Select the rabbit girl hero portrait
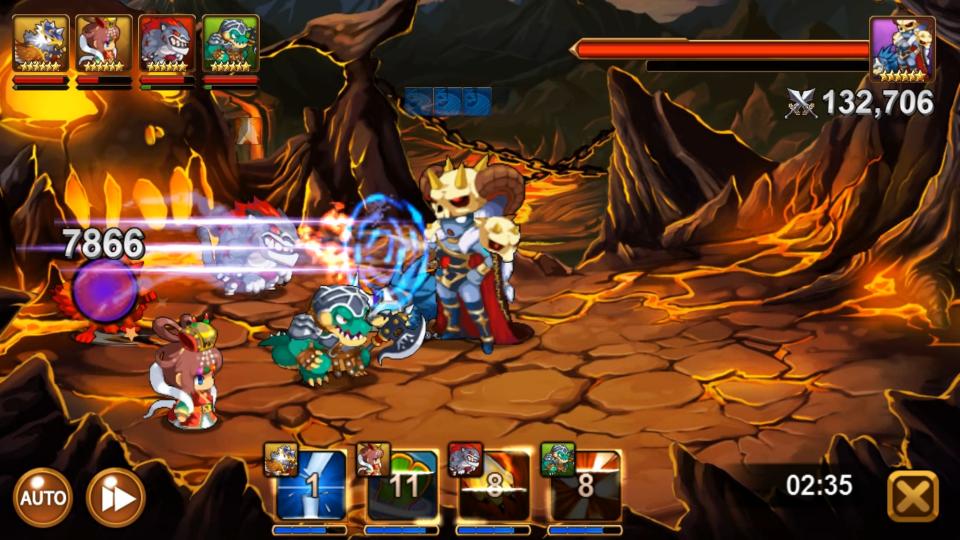 click(104, 44)
